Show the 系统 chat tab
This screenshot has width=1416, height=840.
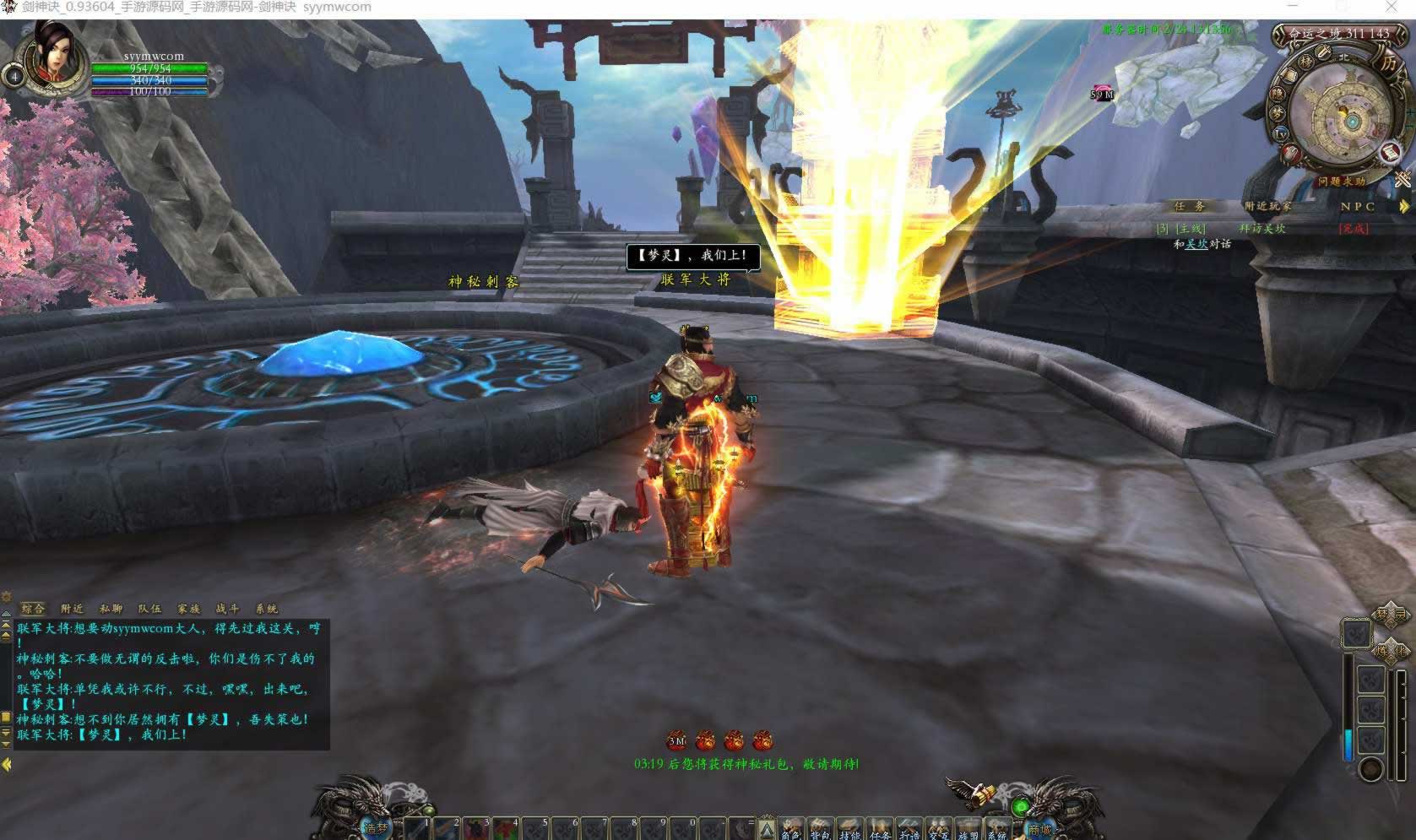tap(266, 608)
